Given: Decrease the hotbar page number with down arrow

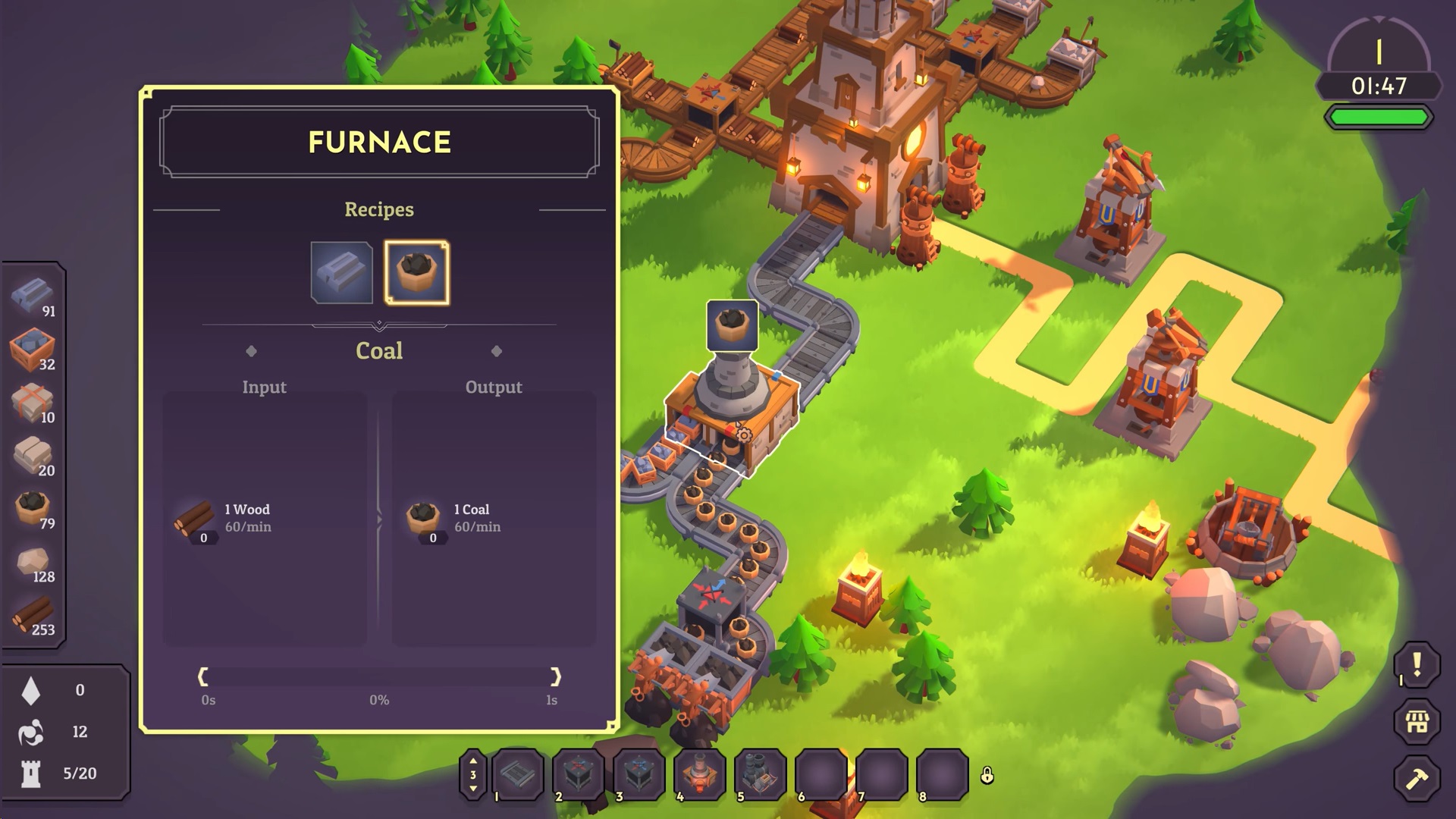Looking at the screenshot, I should [473, 789].
